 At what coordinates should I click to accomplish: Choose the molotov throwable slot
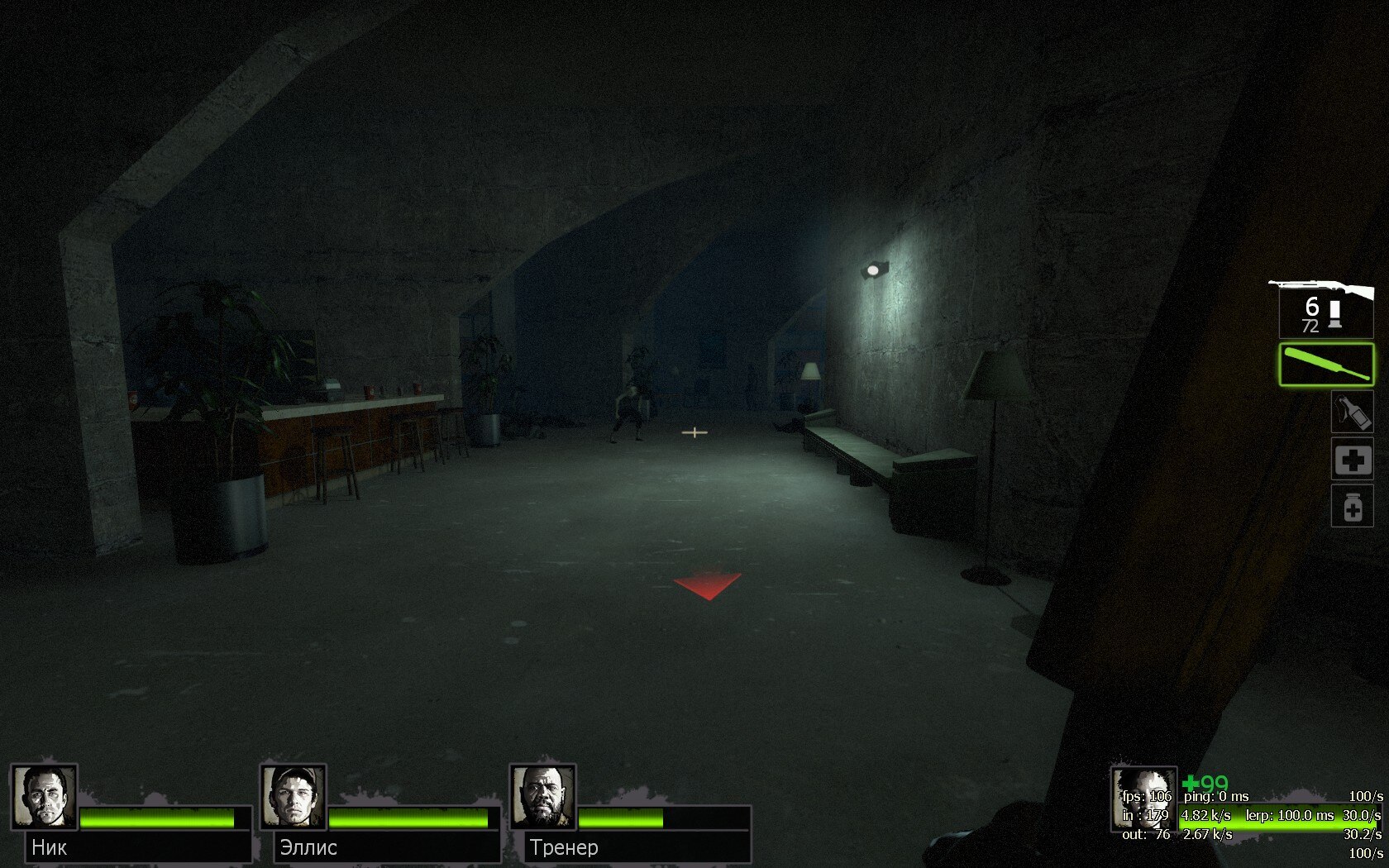click(1352, 412)
